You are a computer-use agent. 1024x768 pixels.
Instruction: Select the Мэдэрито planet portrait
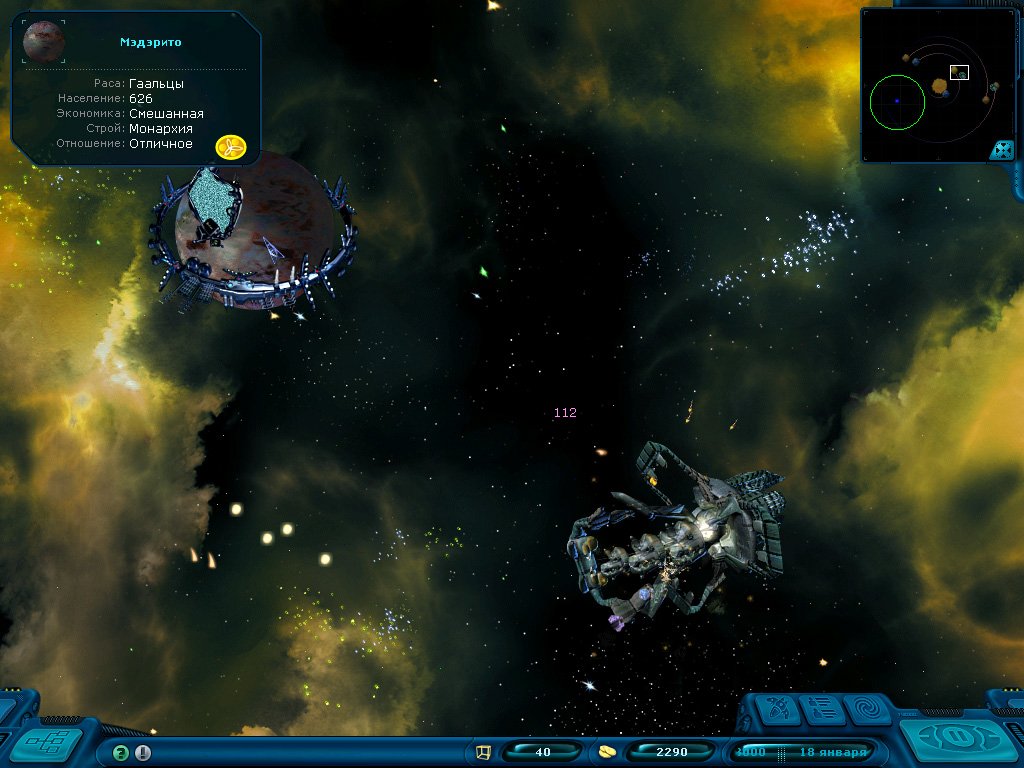click(x=43, y=41)
